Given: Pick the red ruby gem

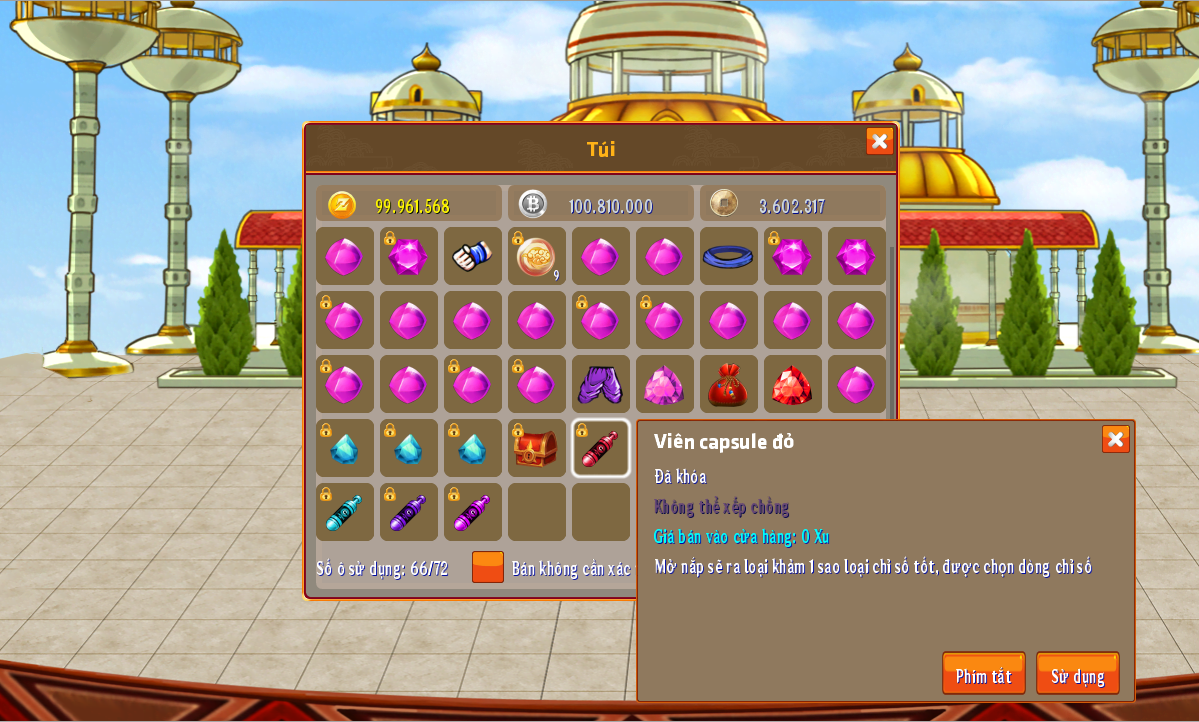Looking at the screenshot, I should (792, 384).
